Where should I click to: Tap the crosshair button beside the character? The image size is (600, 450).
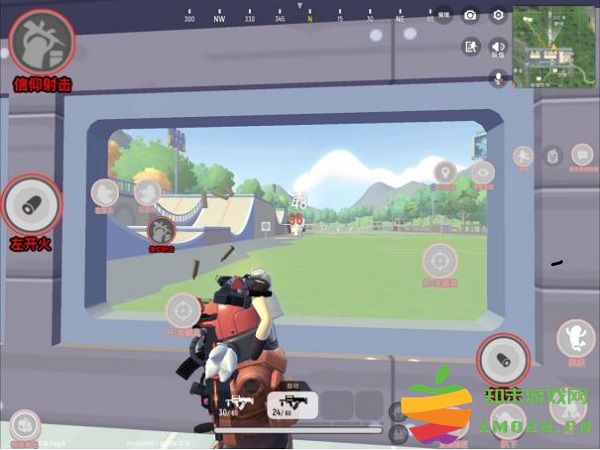[x=183, y=311]
